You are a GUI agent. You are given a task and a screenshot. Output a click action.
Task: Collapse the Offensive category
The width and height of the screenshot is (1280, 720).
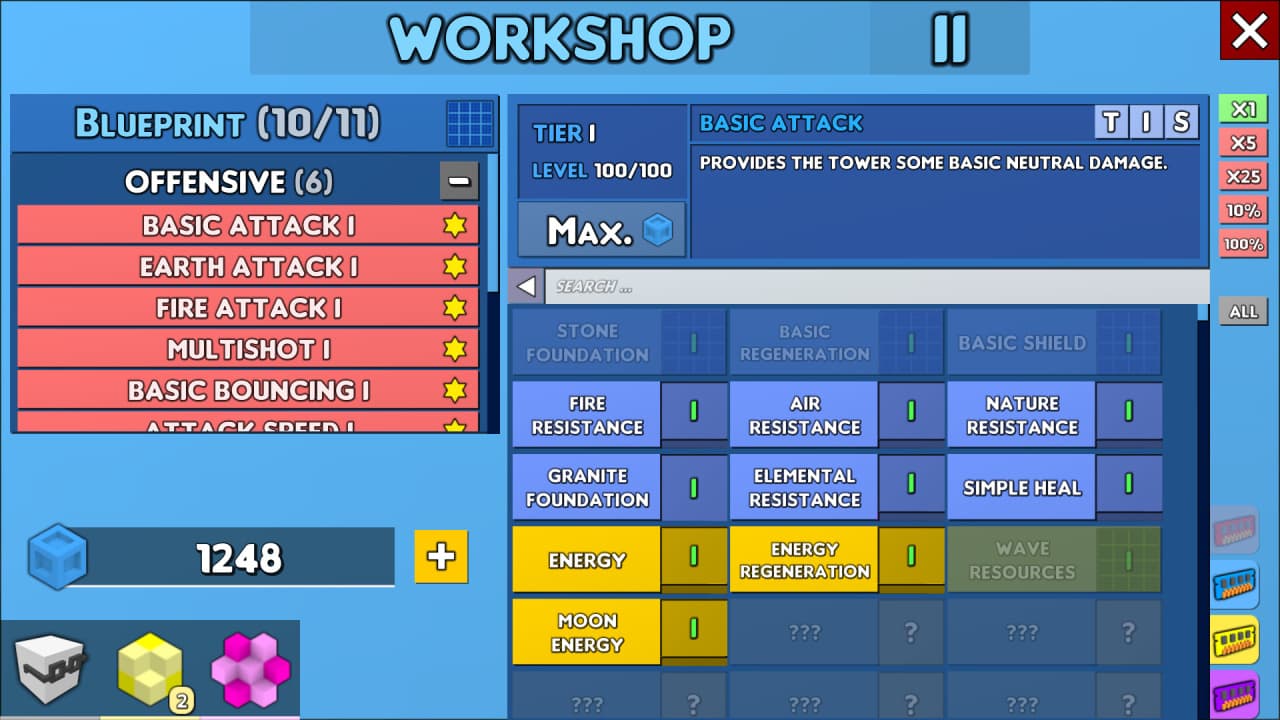pyautogui.click(x=459, y=182)
